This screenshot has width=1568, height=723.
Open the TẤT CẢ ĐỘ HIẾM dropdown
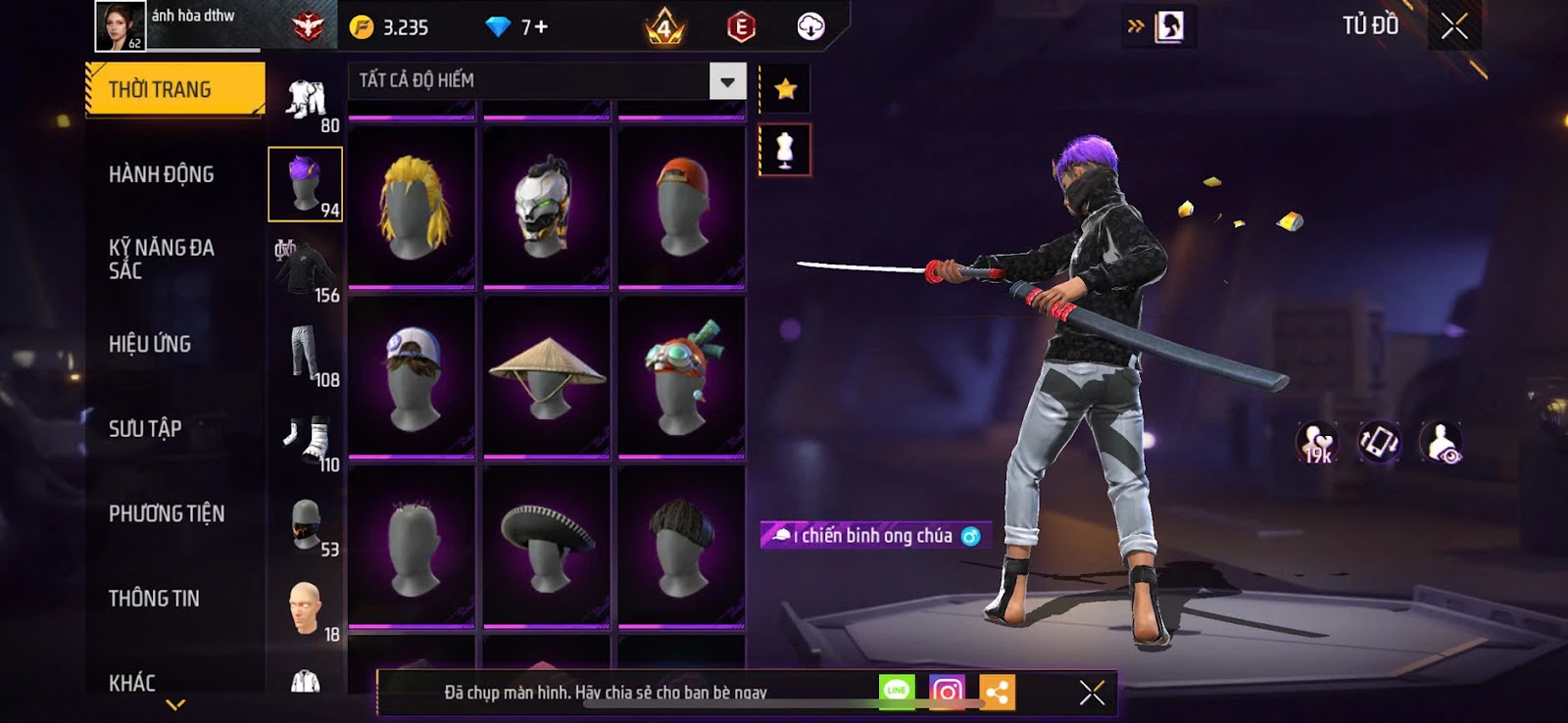click(727, 81)
